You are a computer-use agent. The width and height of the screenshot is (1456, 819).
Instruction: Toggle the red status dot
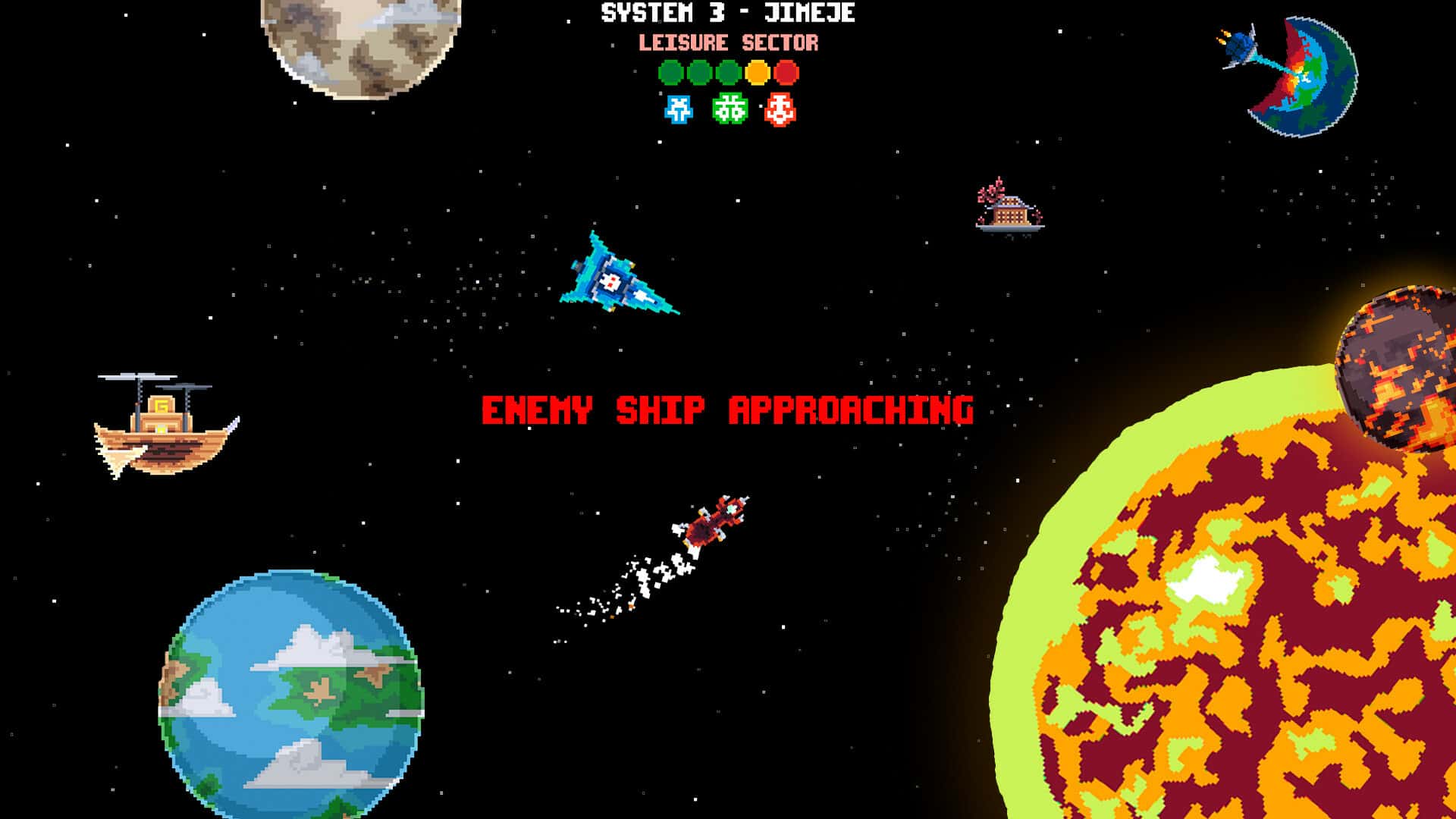tap(786, 73)
